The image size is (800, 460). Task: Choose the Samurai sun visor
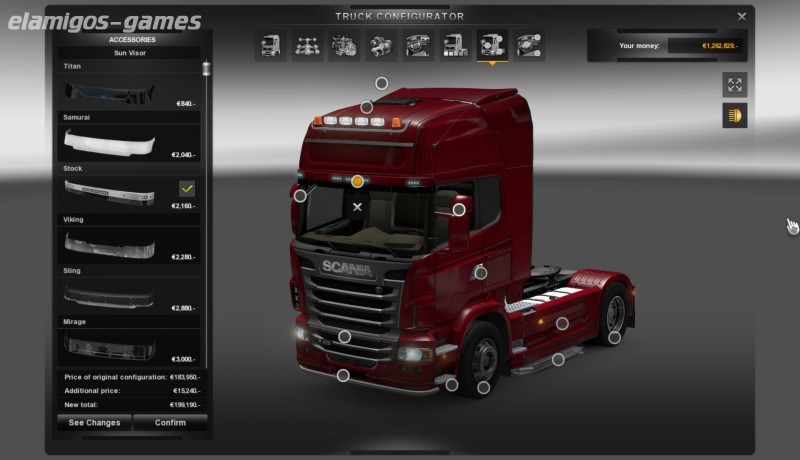[128, 142]
